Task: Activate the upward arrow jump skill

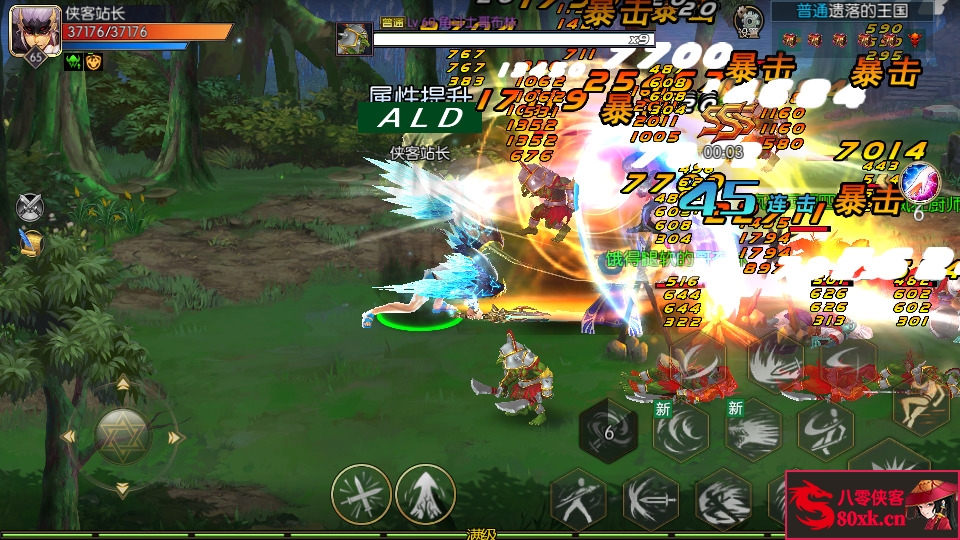Action: pyautogui.click(x=425, y=495)
